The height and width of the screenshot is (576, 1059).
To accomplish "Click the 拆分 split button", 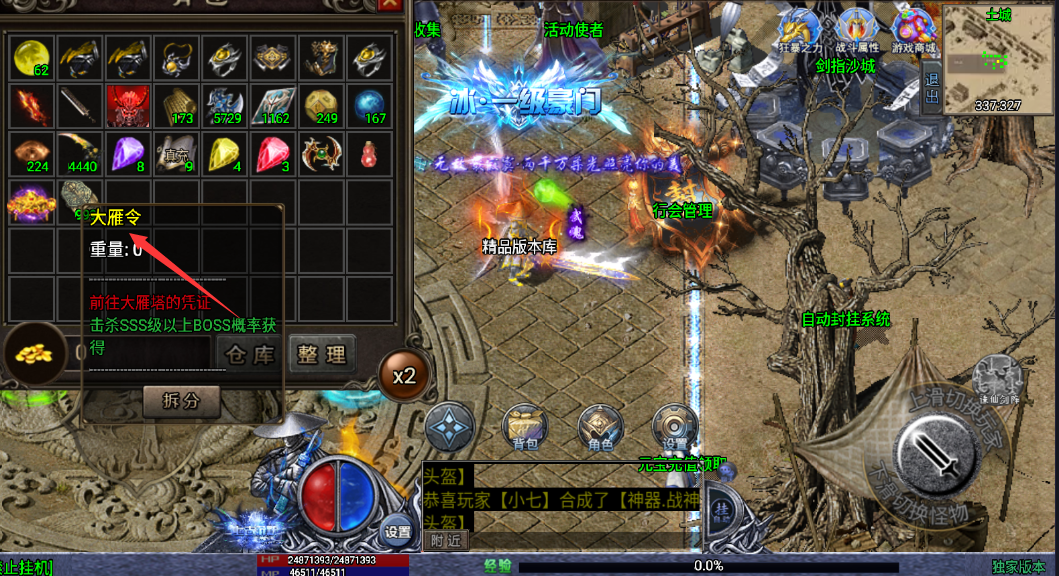I will [181, 401].
